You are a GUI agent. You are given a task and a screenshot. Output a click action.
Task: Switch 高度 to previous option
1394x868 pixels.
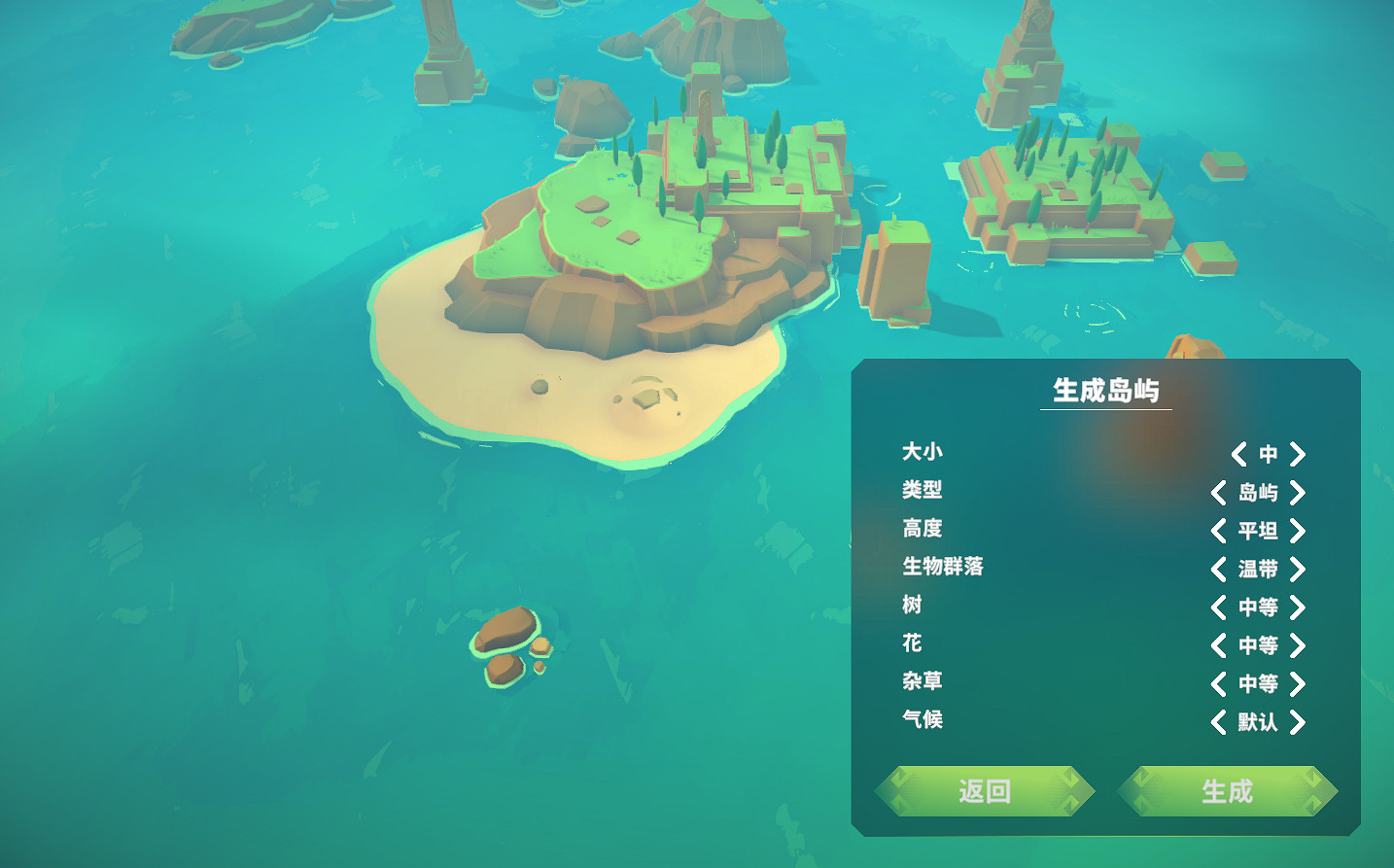pyautogui.click(x=1220, y=531)
